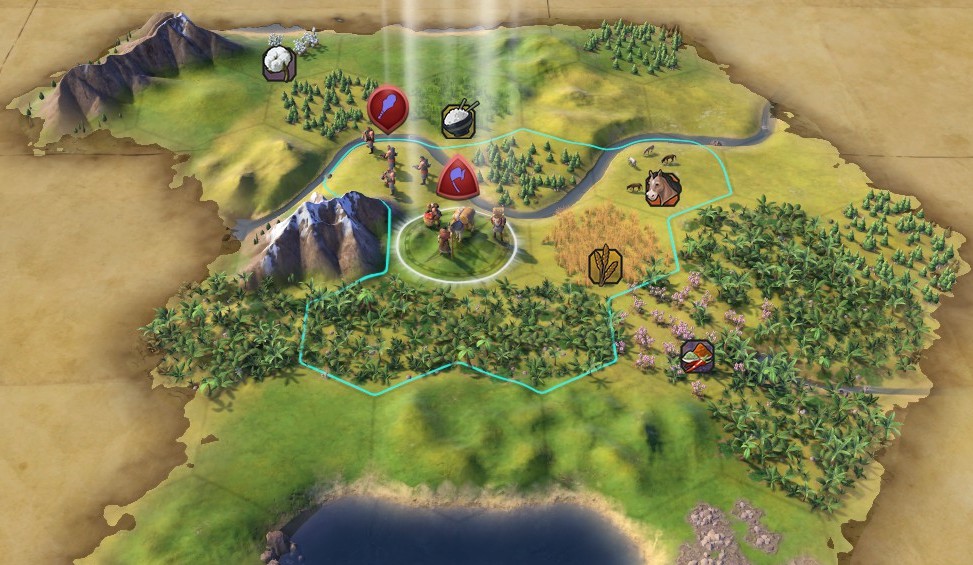Select the settler unit shield flag
973x565 pixels.
(456, 178)
